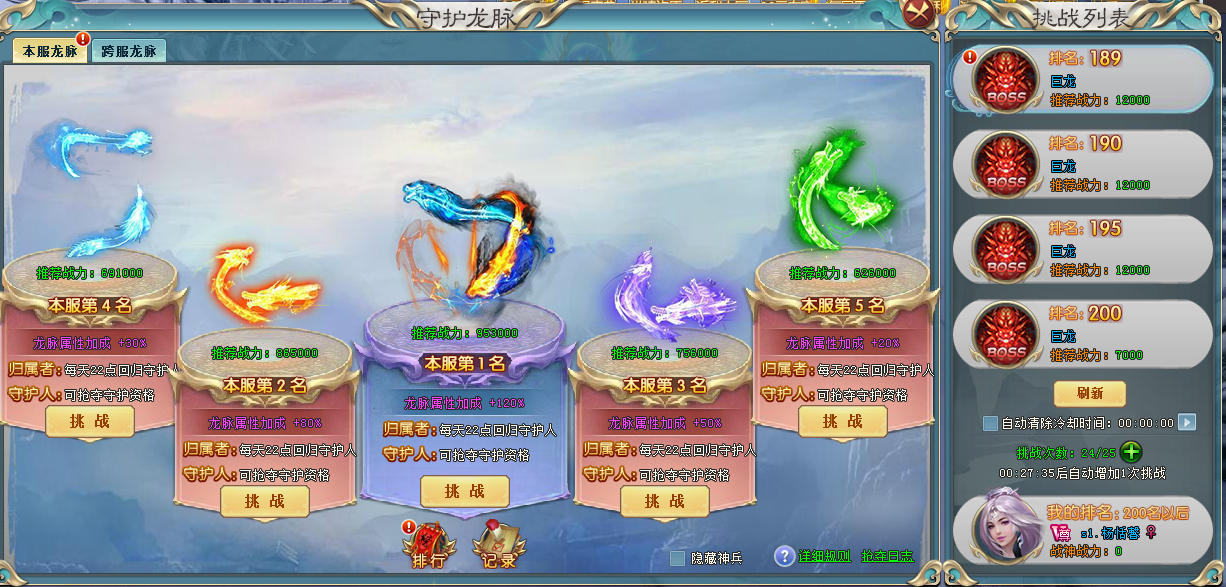Challenge the 本服第1名 dragon vein
The image size is (1226, 587).
(464, 491)
